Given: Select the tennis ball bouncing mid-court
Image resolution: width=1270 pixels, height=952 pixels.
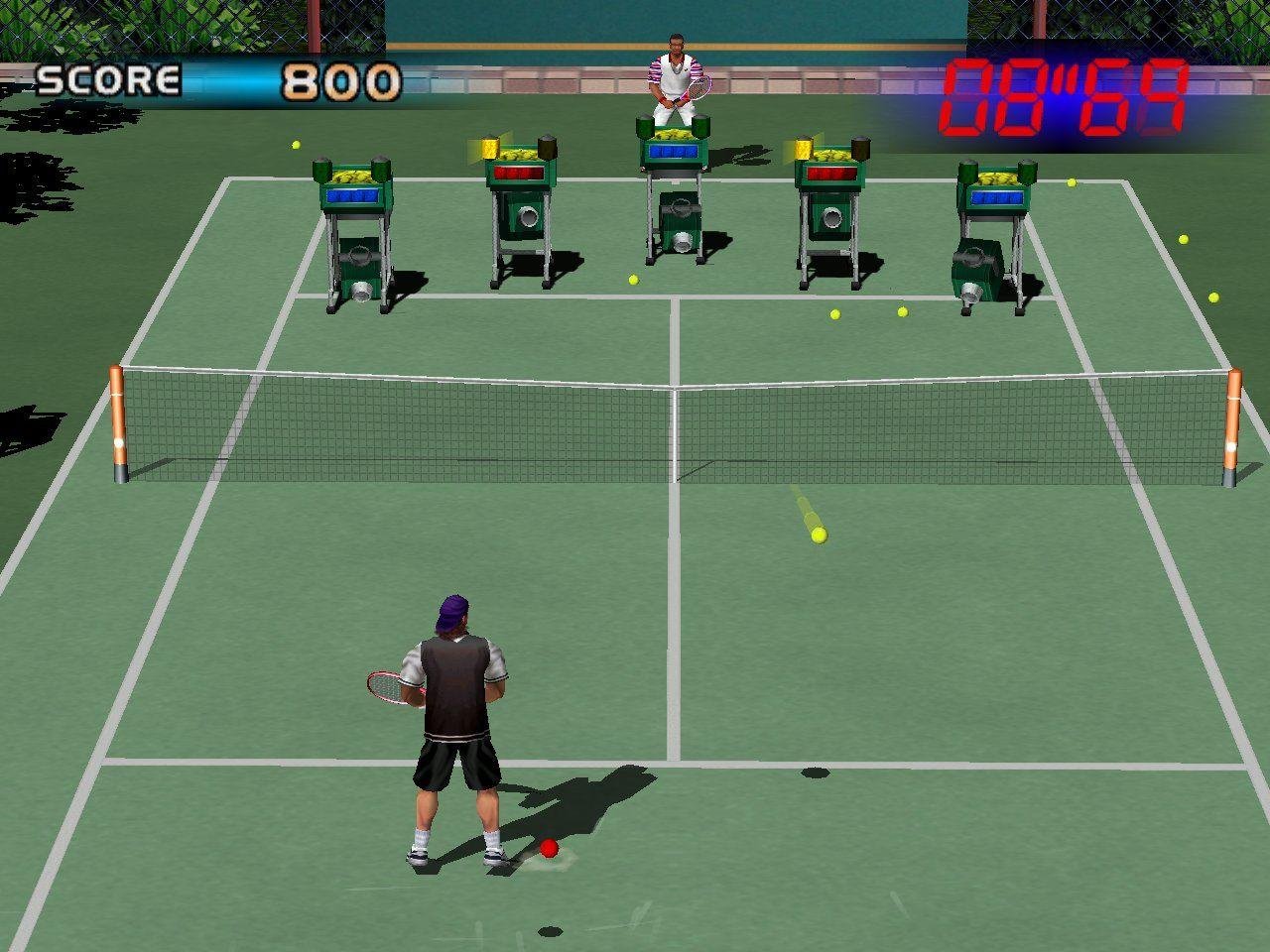Looking at the screenshot, I should point(819,537).
